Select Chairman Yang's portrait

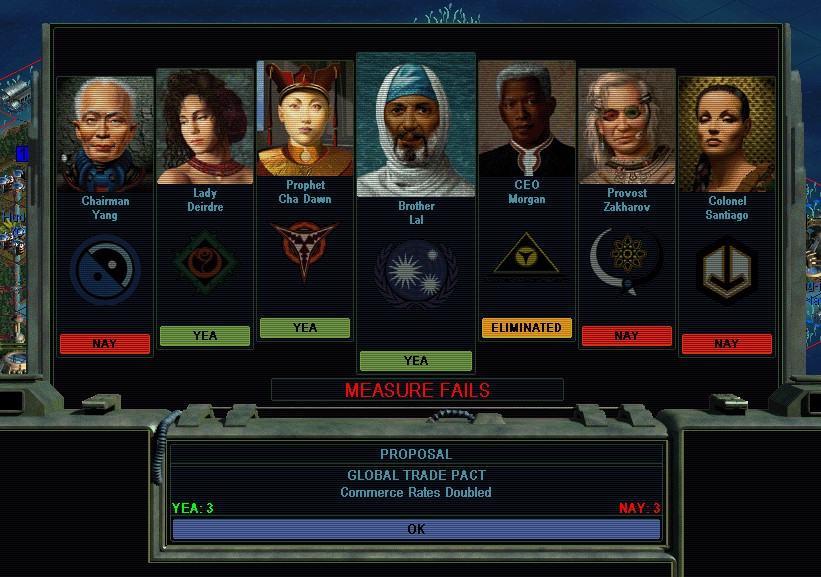(105, 133)
